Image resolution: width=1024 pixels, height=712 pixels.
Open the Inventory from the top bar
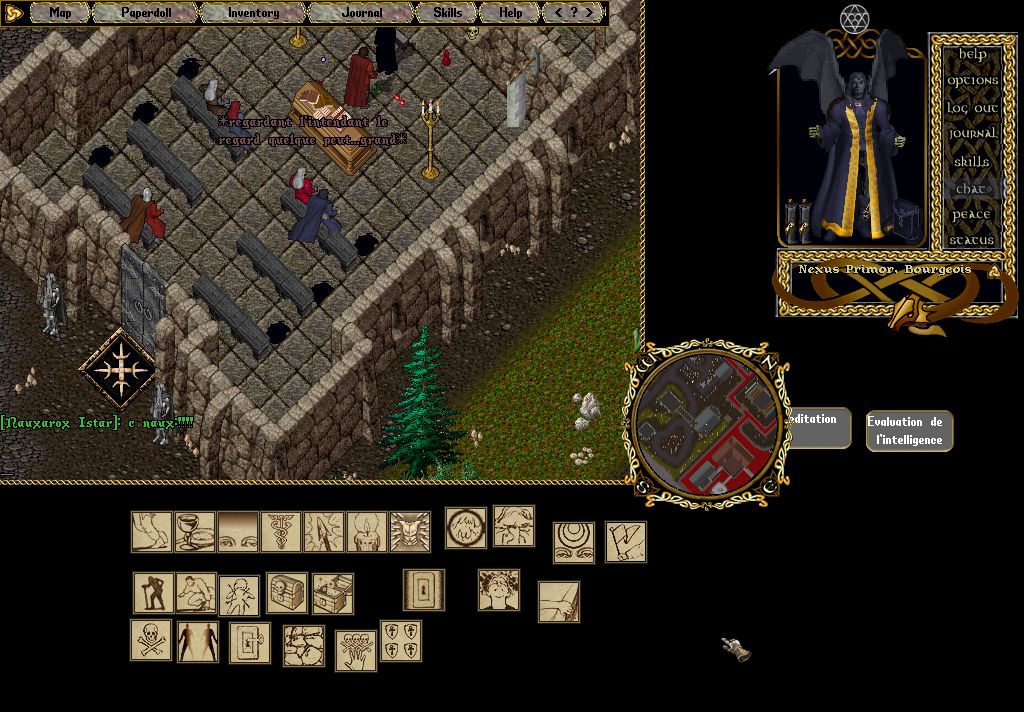point(253,13)
